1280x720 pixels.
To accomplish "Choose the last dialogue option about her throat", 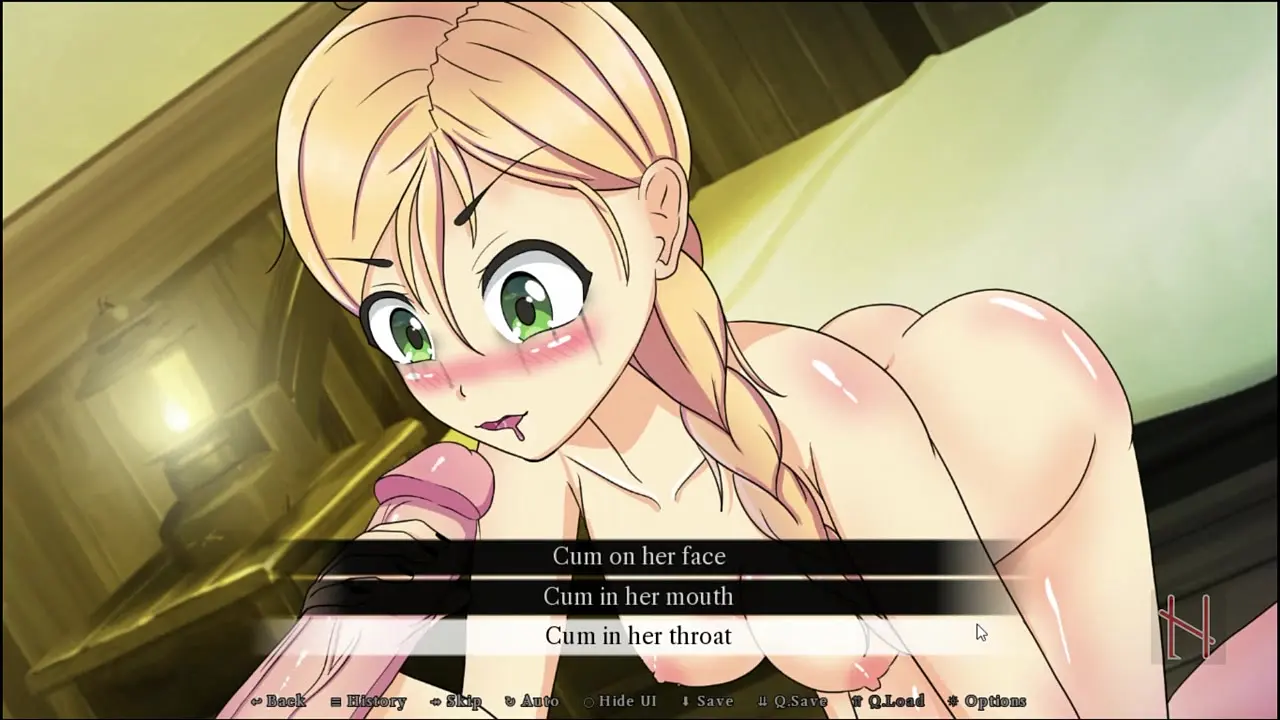I will [x=639, y=636].
